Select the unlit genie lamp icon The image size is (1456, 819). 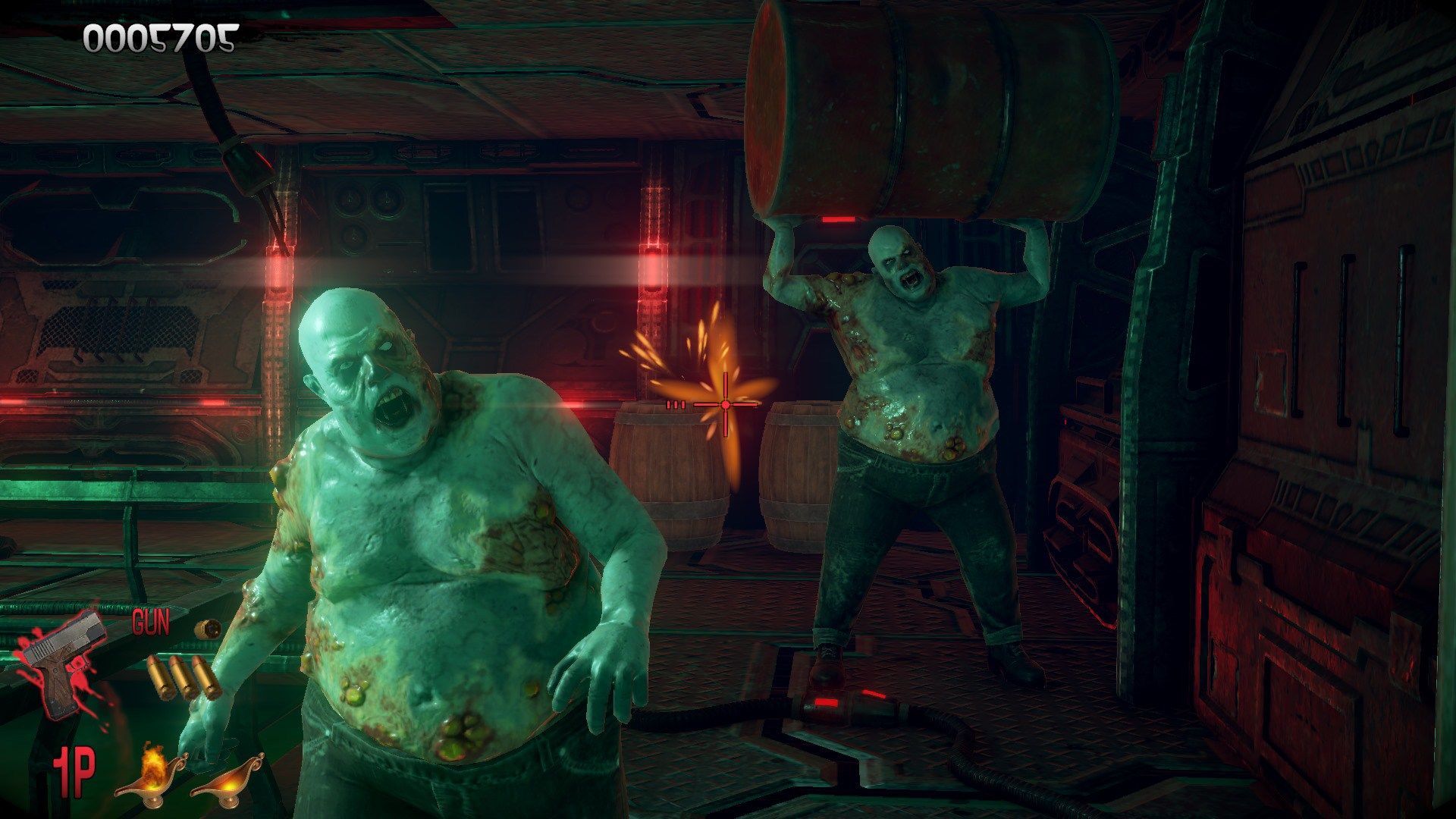pos(226,783)
